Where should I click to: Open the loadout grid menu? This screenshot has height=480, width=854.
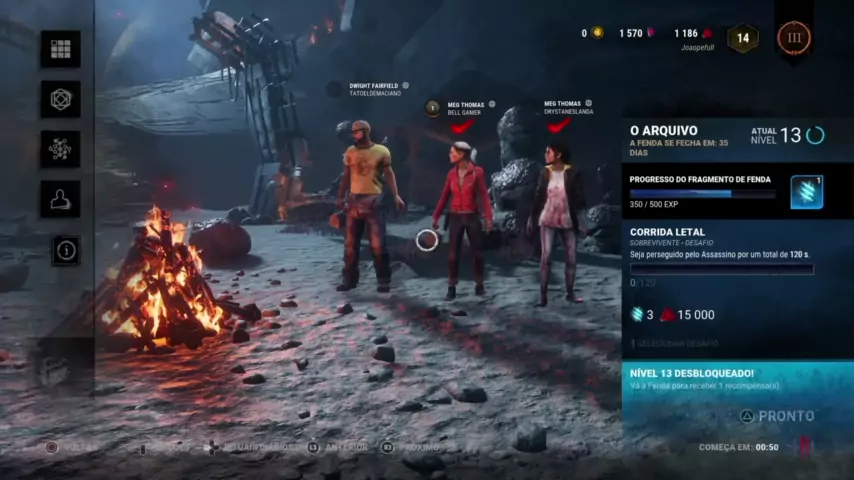[60, 49]
